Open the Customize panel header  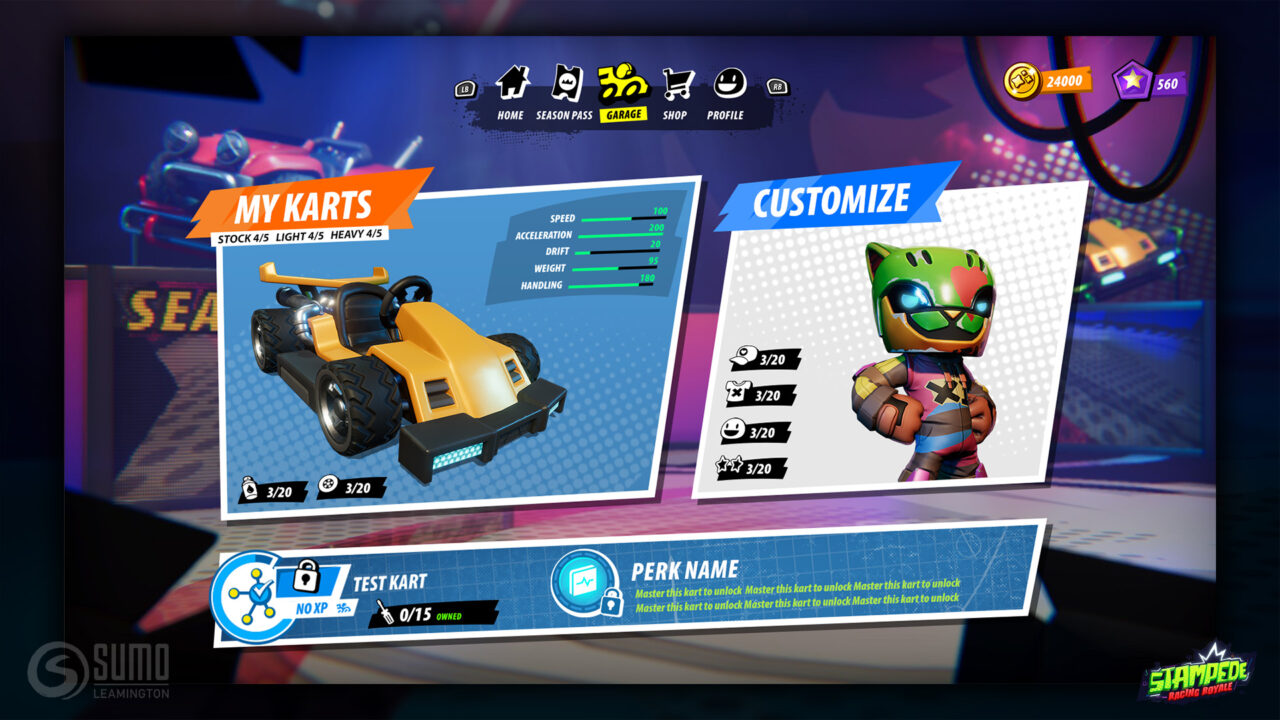click(x=831, y=201)
